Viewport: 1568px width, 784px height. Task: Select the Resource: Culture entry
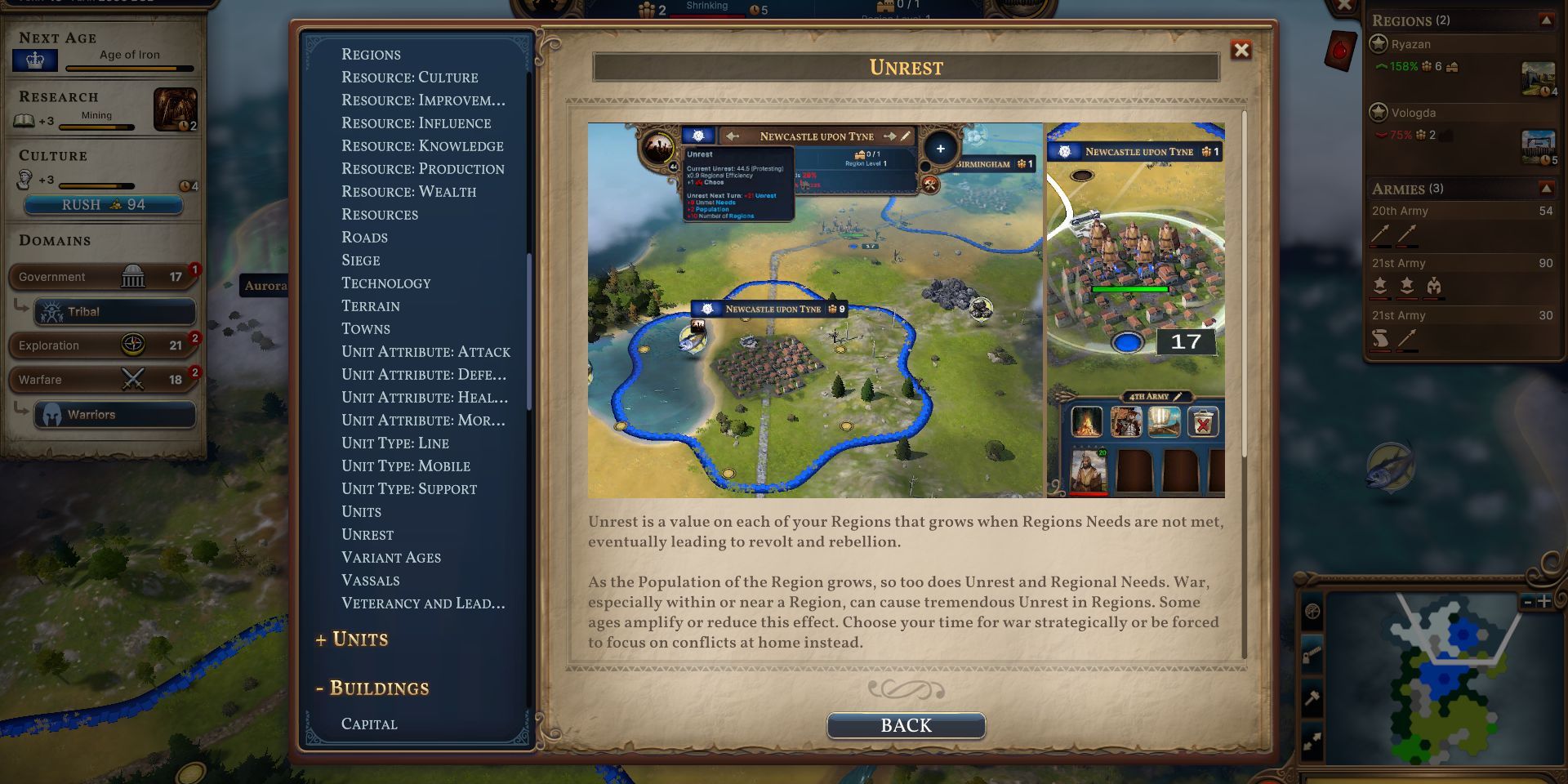click(x=409, y=77)
